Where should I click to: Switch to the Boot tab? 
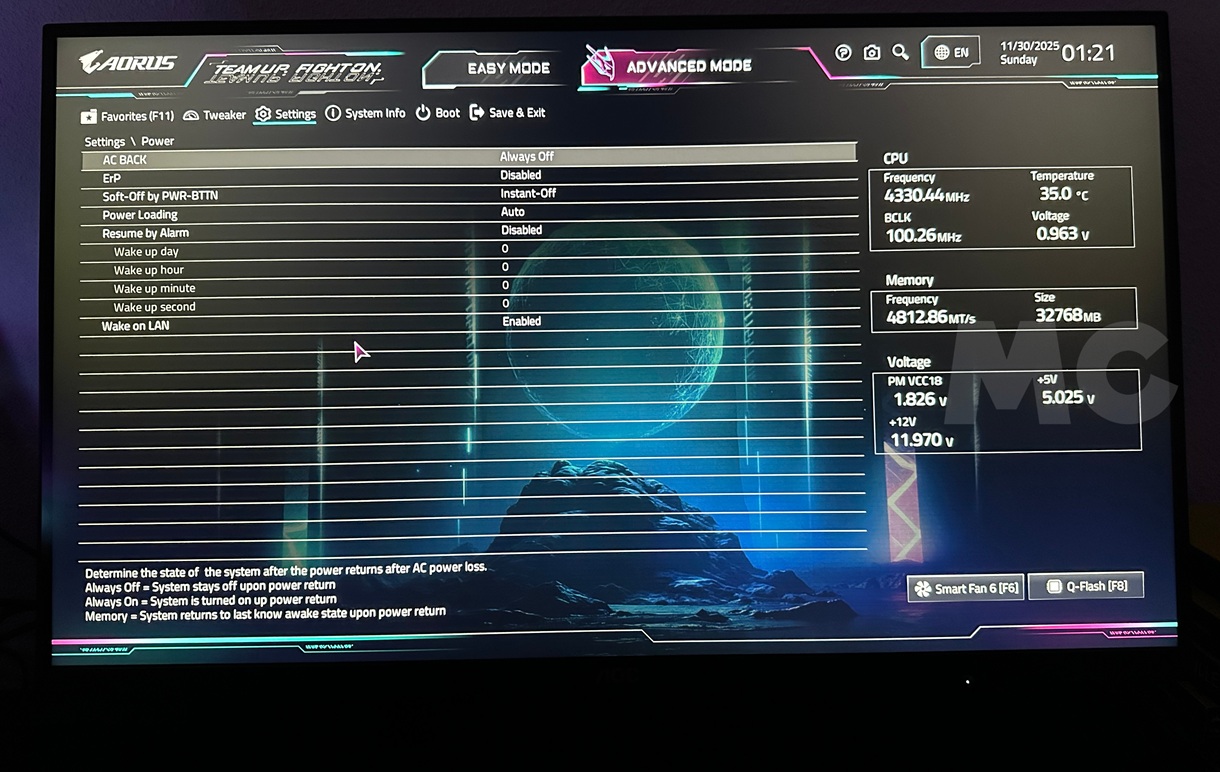[438, 113]
